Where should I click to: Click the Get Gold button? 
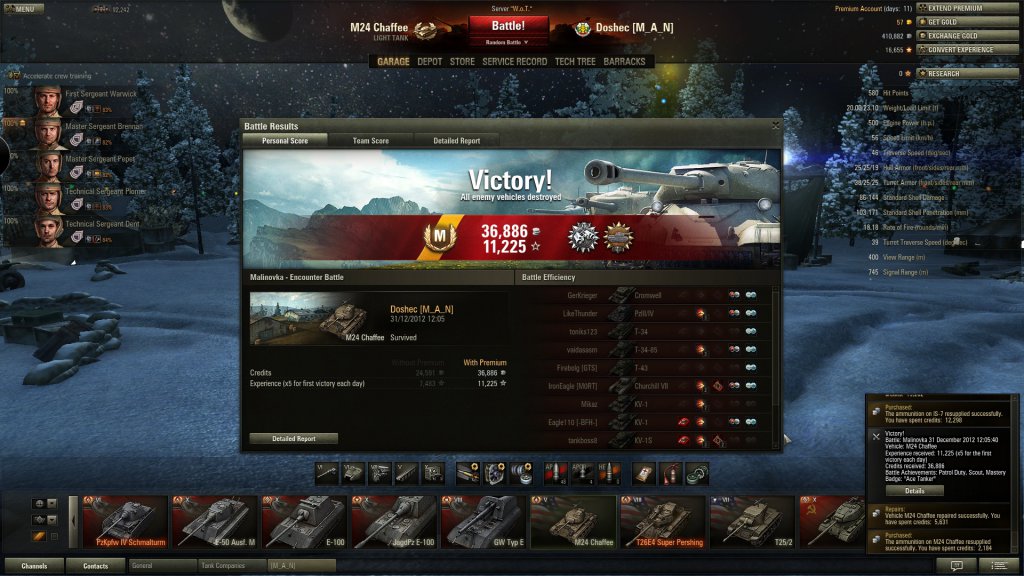958,22
